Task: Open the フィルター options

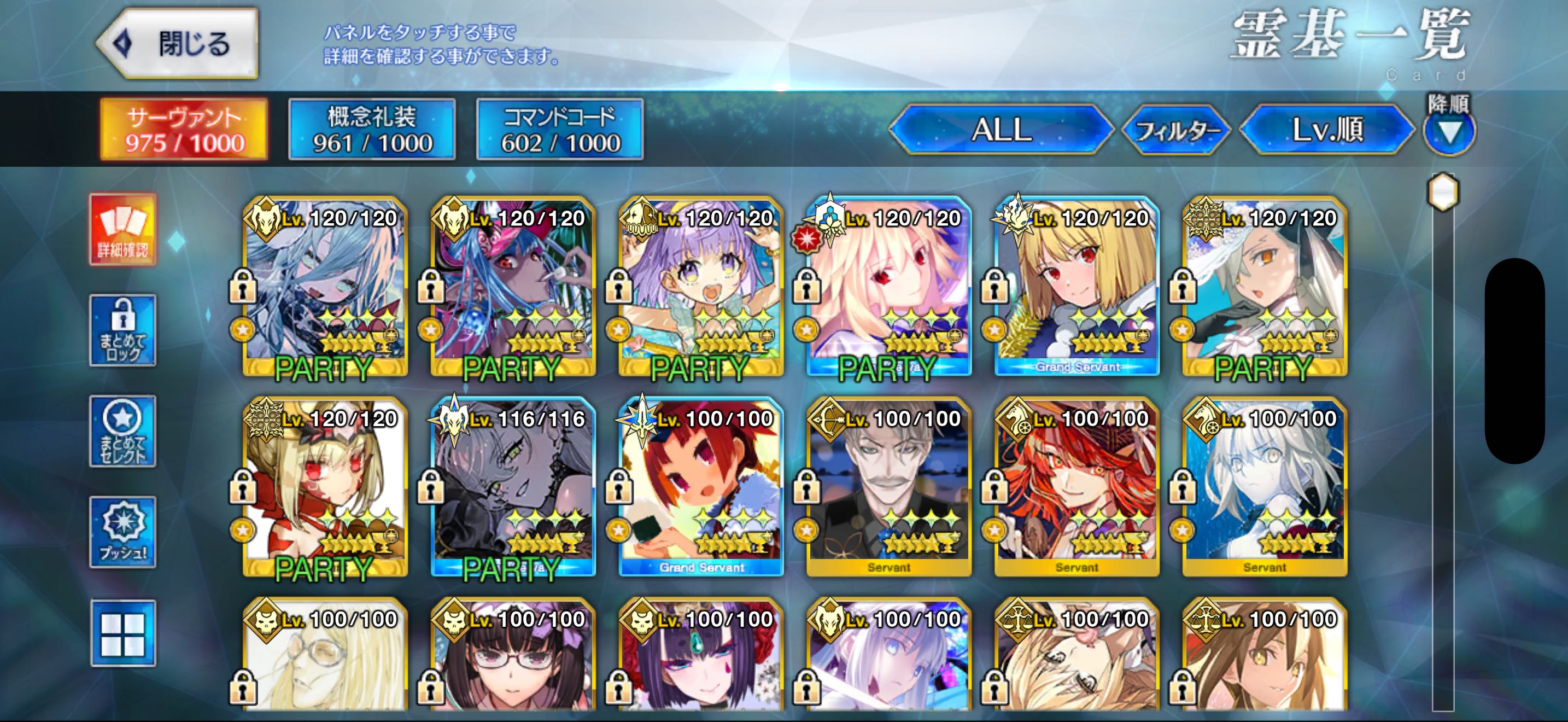Action: [x=1176, y=130]
